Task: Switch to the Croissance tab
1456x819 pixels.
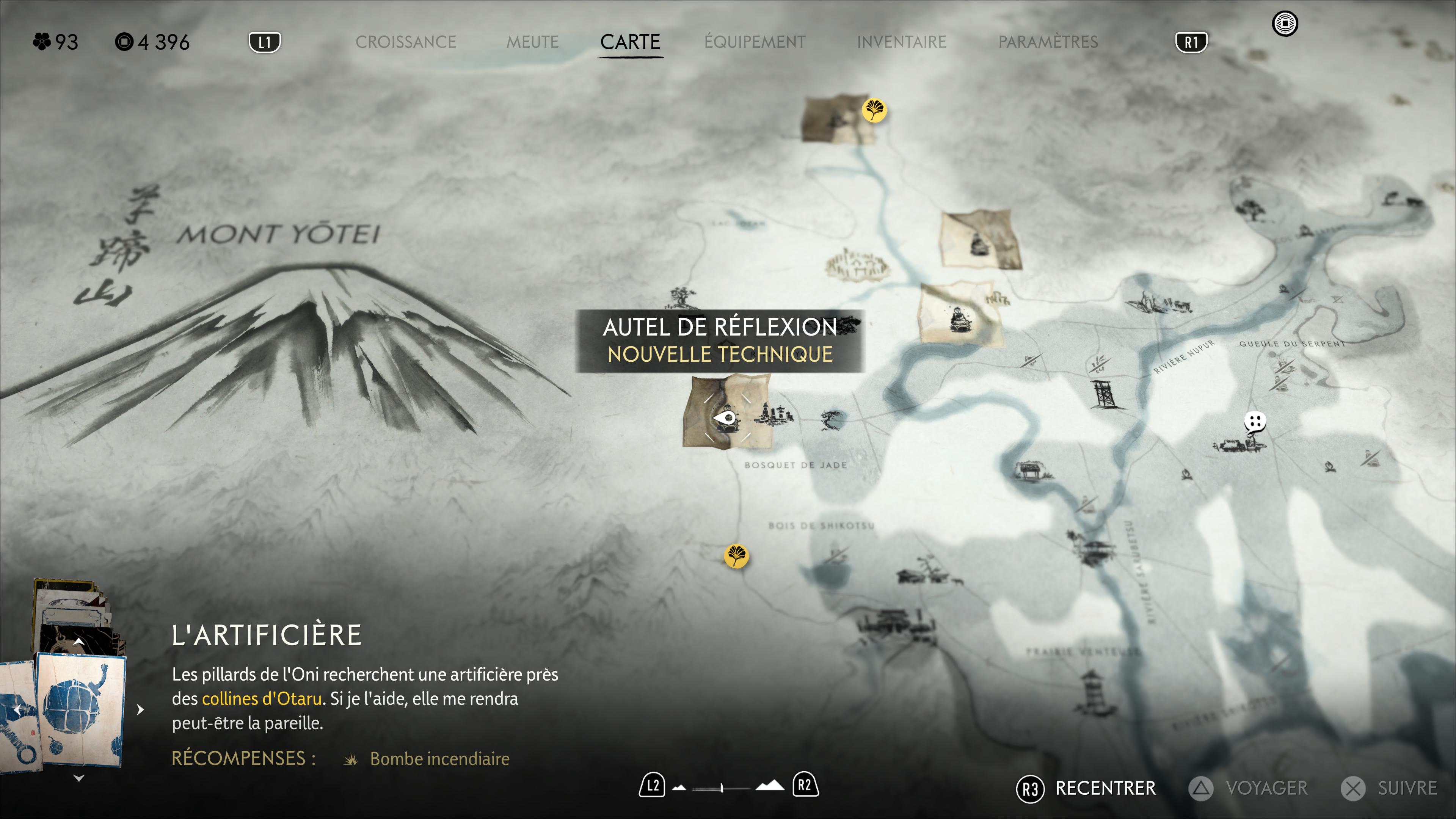Action: click(405, 42)
